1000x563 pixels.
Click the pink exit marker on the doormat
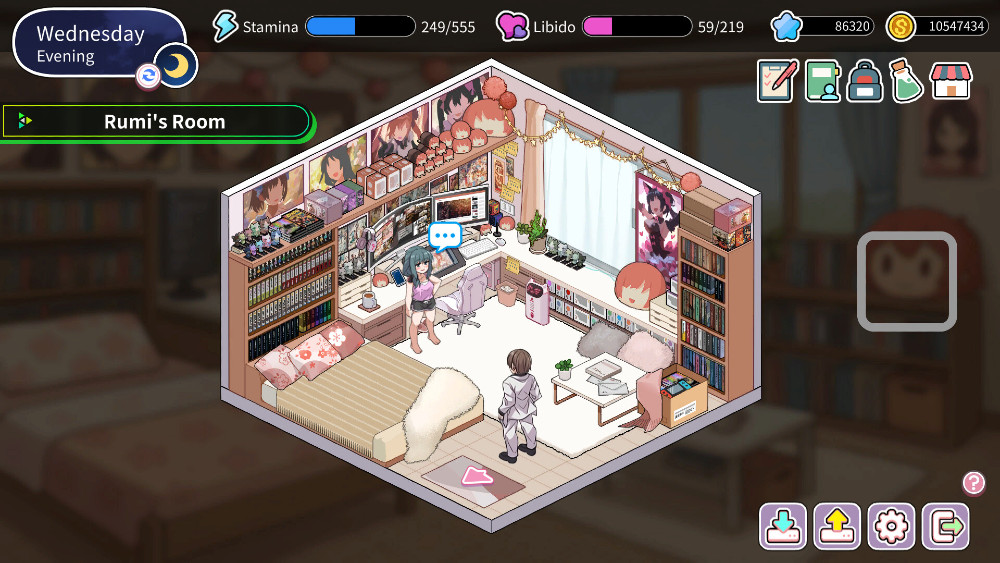(x=477, y=475)
